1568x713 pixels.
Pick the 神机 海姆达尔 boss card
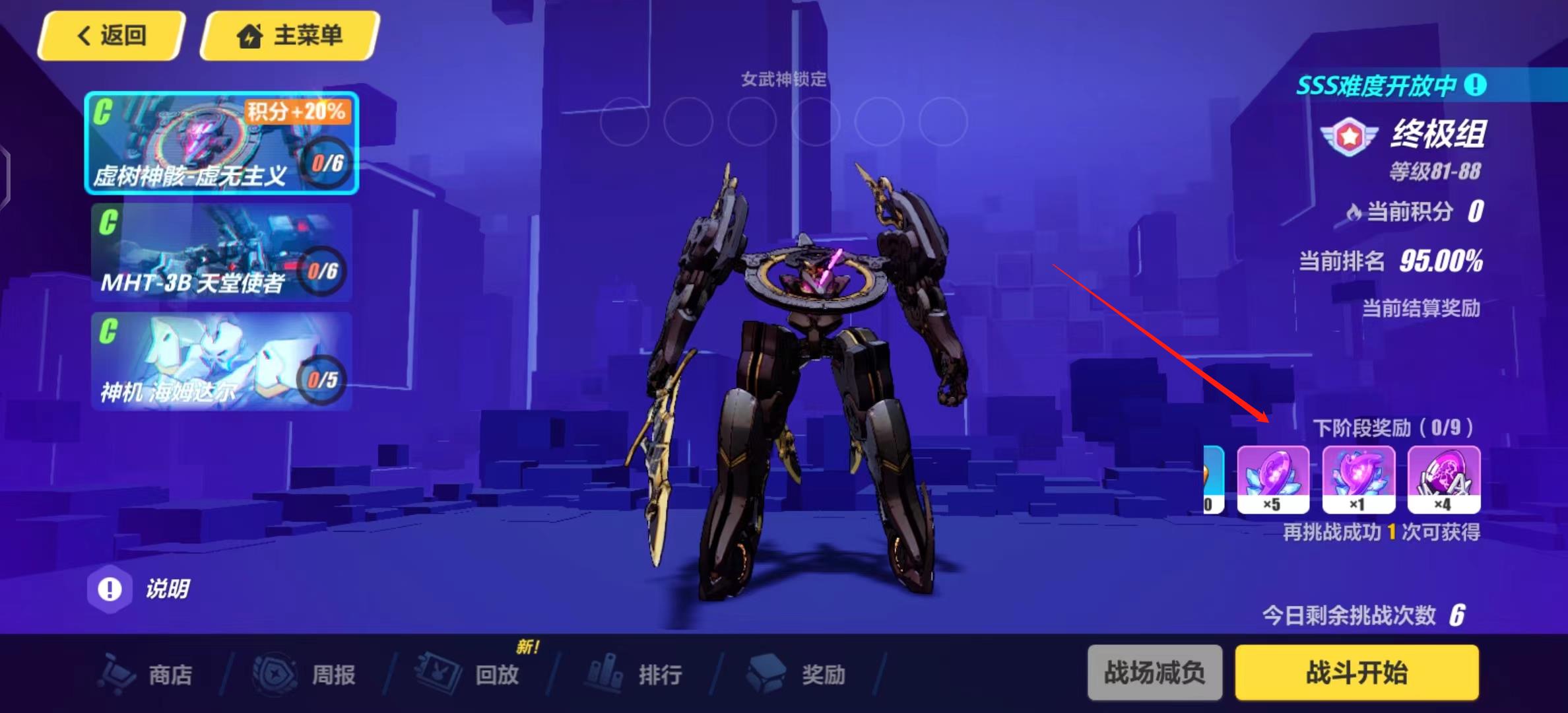(x=221, y=361)
